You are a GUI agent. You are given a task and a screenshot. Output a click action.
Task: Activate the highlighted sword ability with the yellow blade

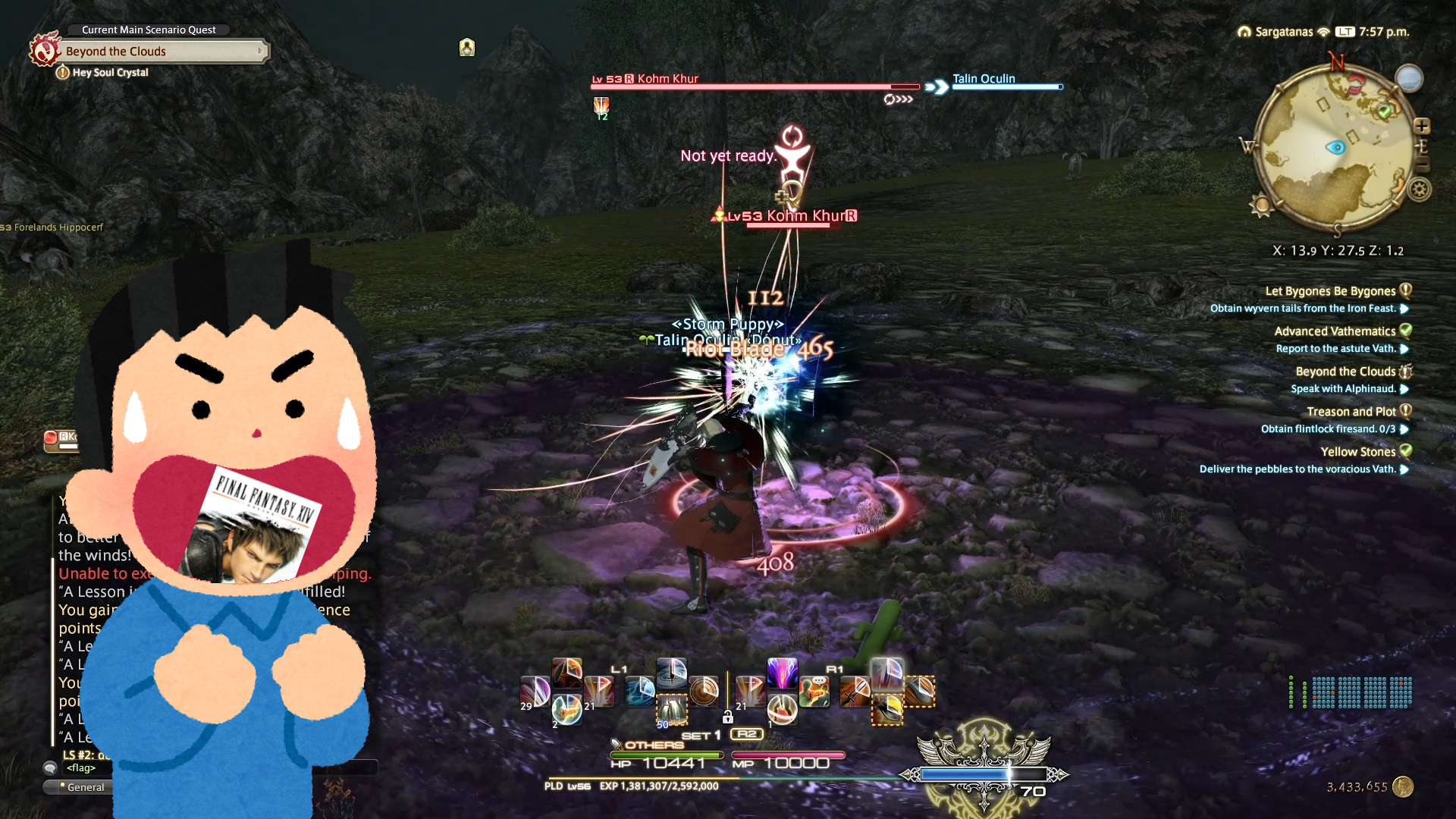[887, 709]
